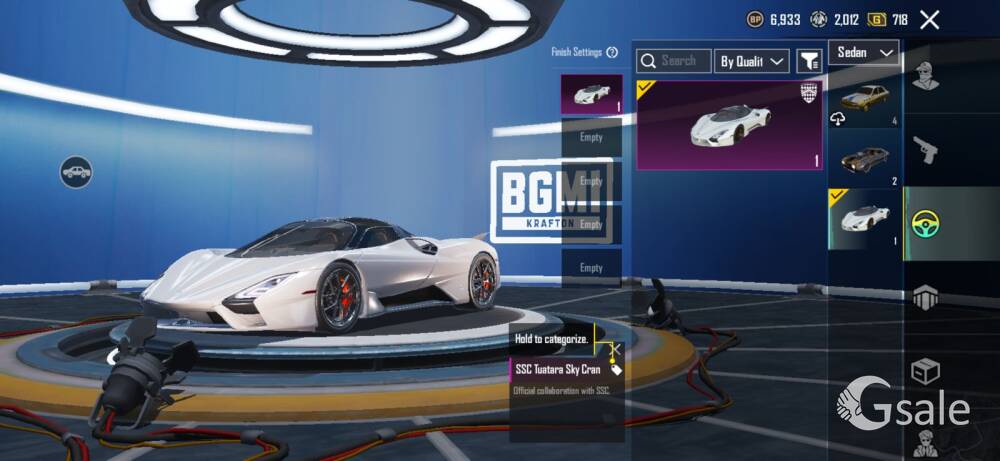The image size is (1000, 461).
Task: Toggle the car view icon button
Action: pos(76,172)
